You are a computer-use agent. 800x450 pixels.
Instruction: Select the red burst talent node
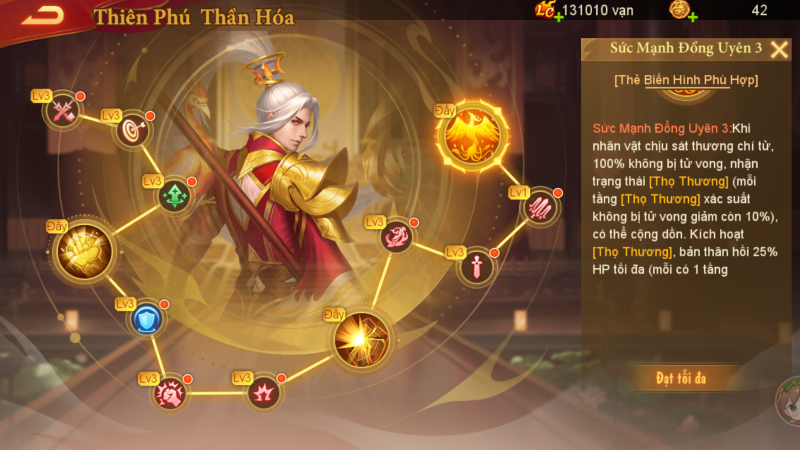(x=263, y=390)
